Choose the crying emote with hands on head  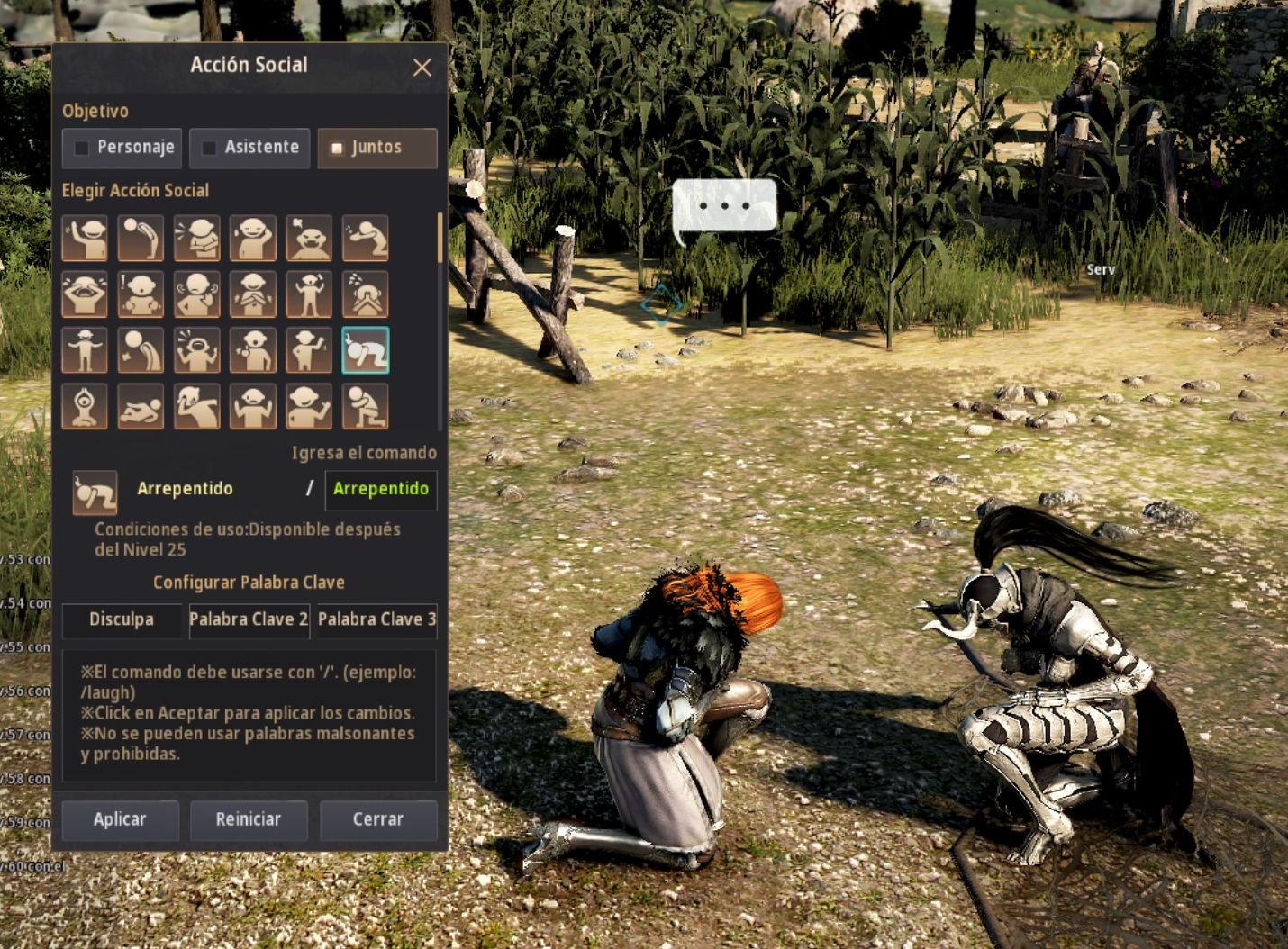pyautogui.click(x=85, y=294)
